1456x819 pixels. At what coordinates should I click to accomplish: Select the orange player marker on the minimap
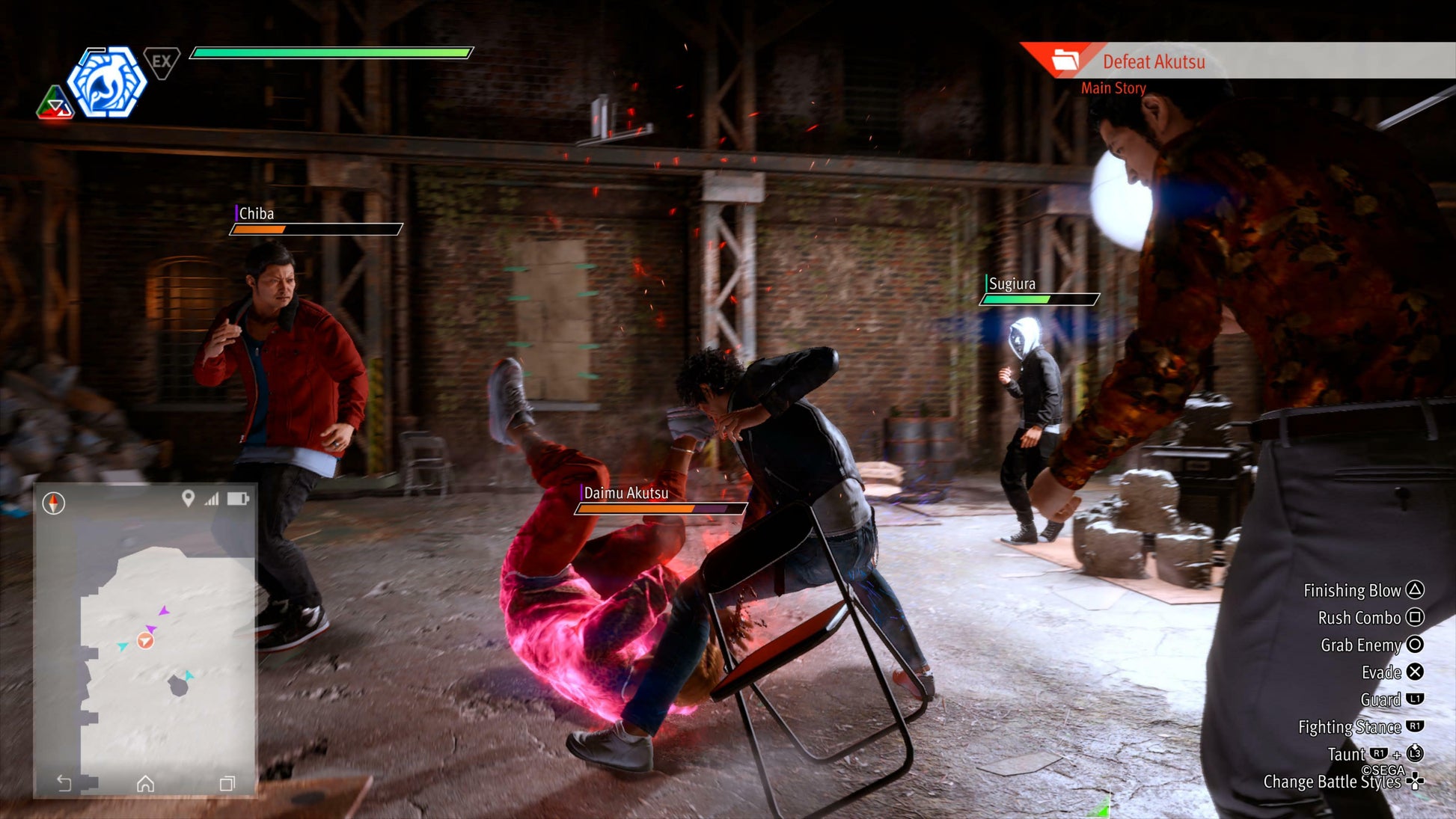coord(145,640)
